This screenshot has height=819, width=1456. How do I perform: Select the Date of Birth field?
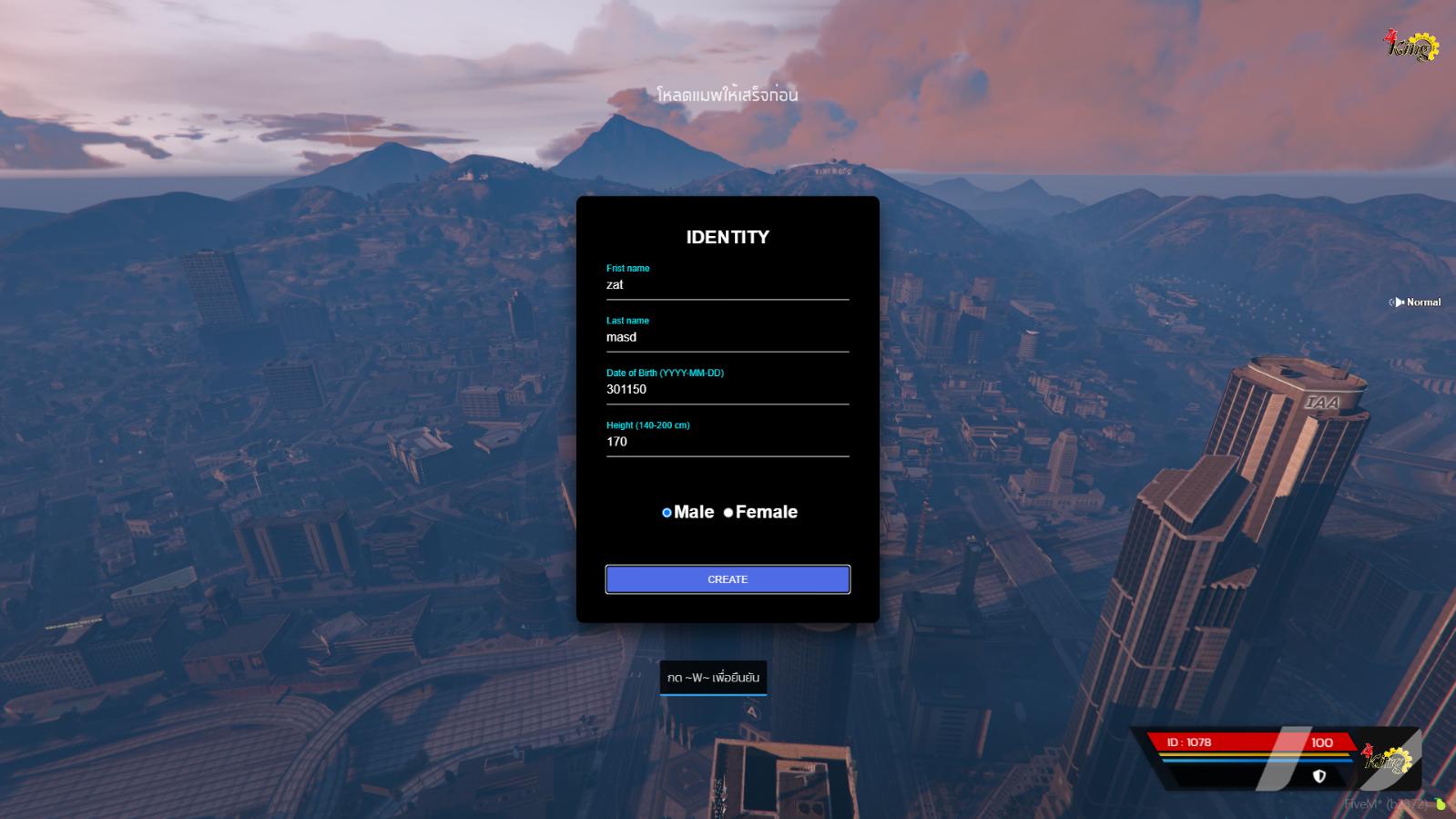click(x=727, y=390)
